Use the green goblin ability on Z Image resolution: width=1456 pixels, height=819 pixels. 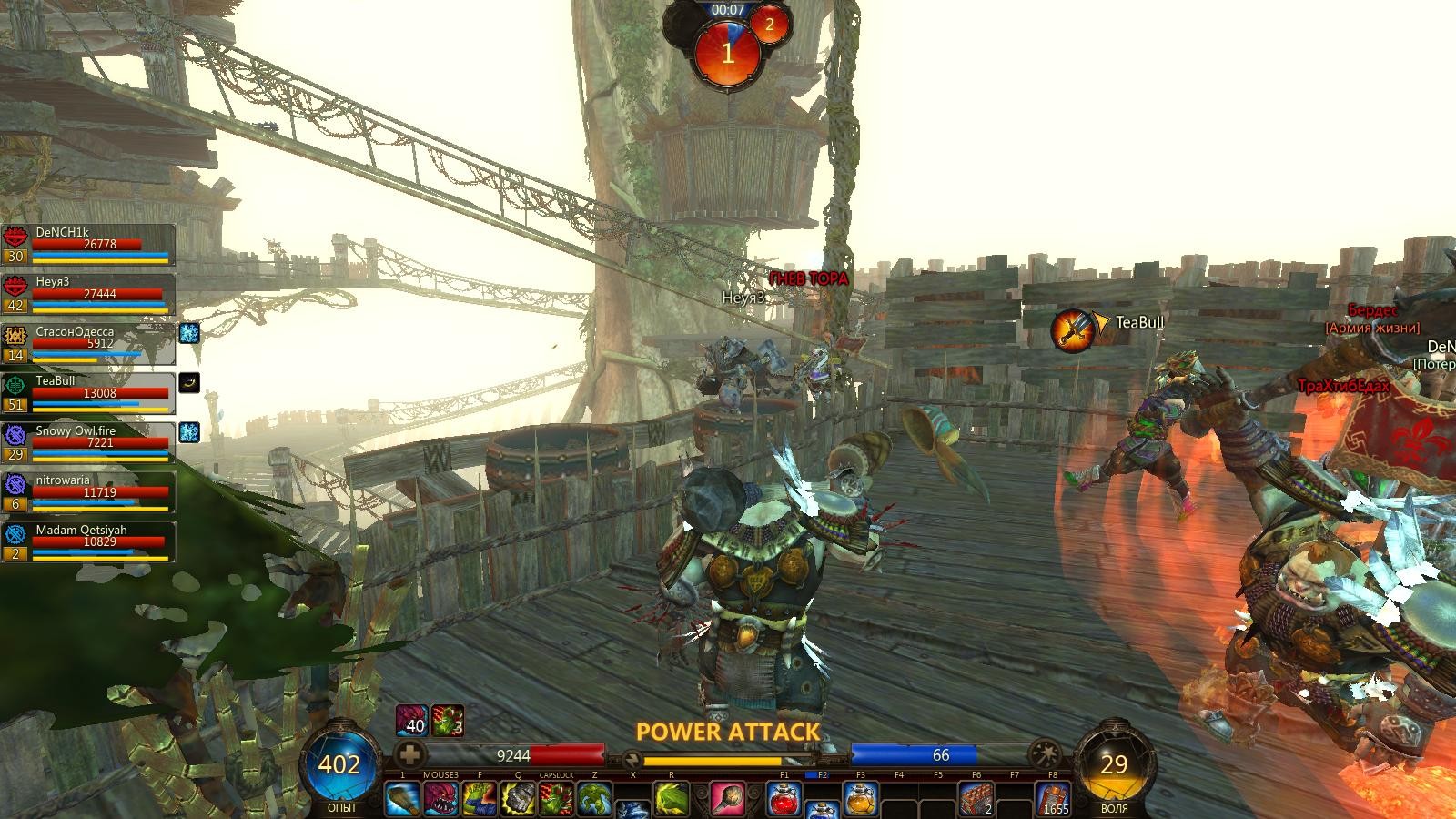(x=594, y=799)
